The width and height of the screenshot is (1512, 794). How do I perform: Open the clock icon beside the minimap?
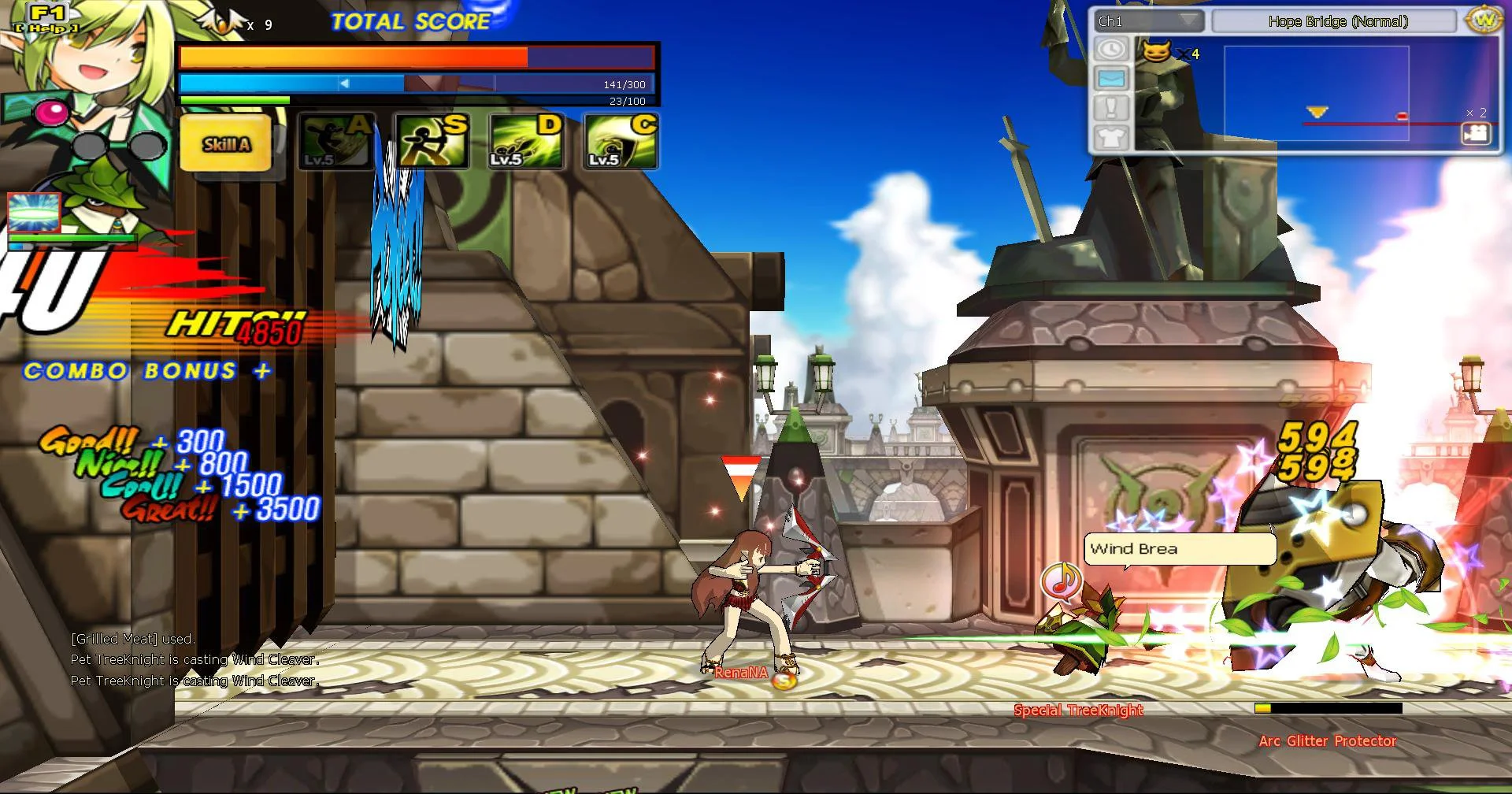[1110, 50]
